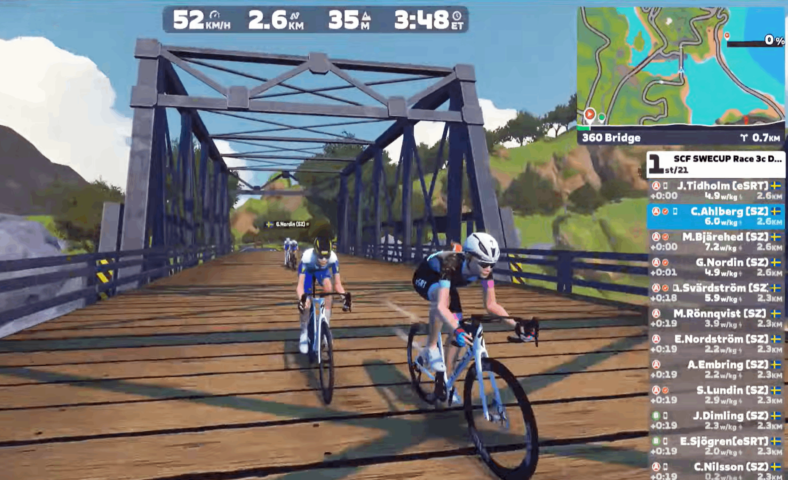788x480 pixels.
Task: Pick M.Bjärehed from the nearby riders
Action: (715, 240)
